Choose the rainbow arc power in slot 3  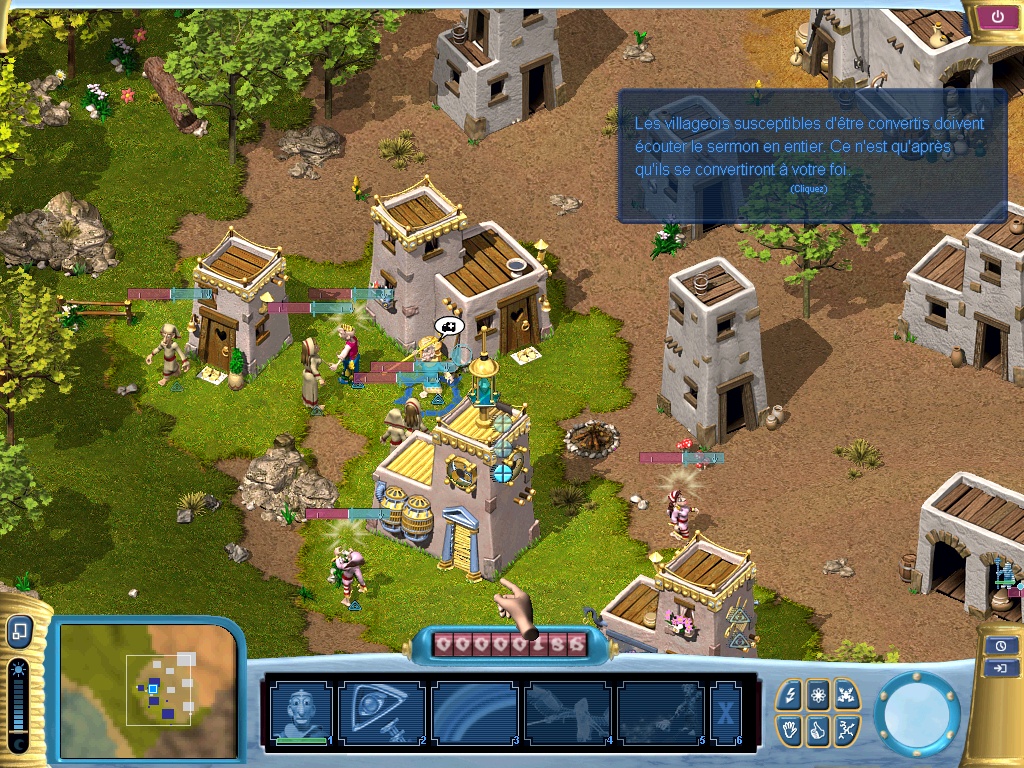[474, 712]
